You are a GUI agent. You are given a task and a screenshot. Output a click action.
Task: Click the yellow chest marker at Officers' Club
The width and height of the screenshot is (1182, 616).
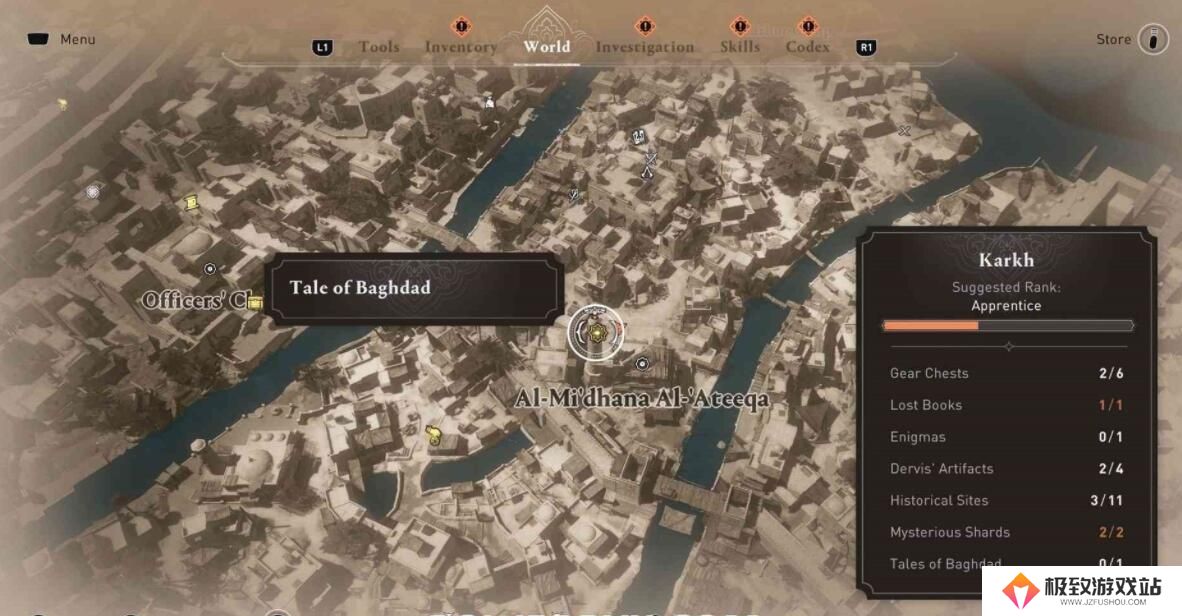255,302
